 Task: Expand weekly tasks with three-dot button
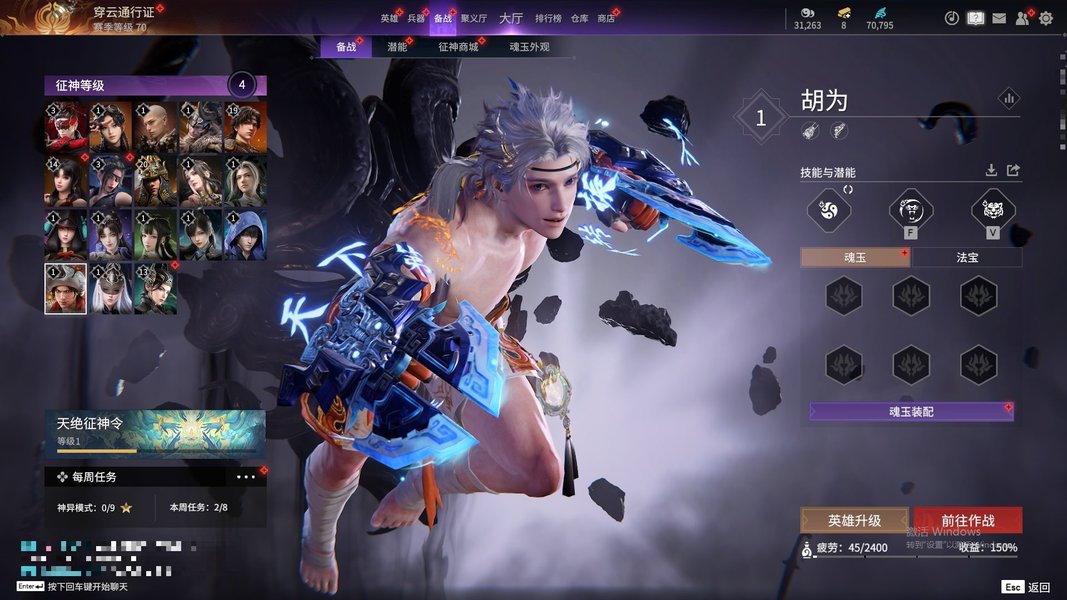tap(246, 477)
